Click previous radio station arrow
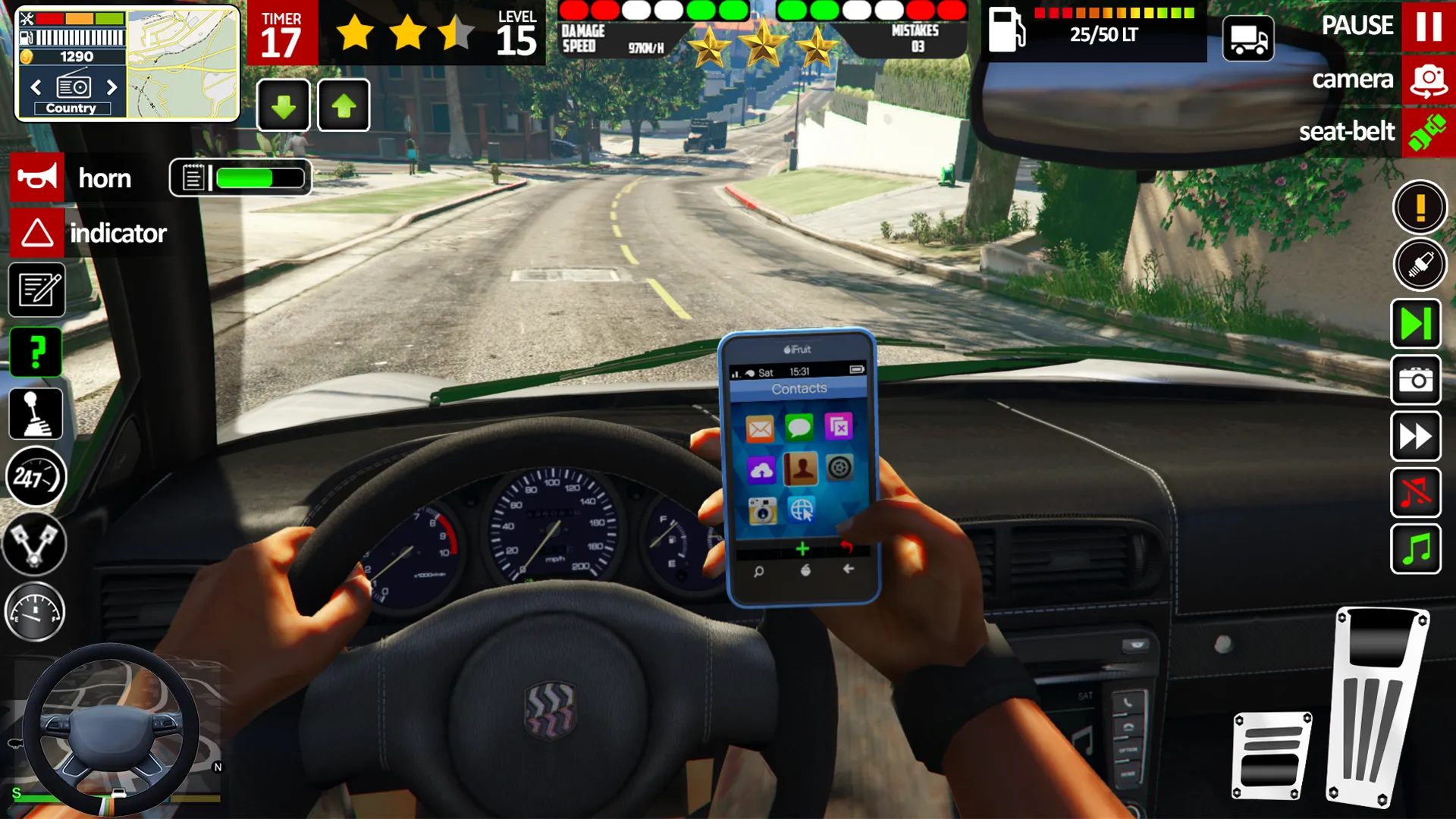This screenshot has height=819, width=1456. tap(36, 87)
